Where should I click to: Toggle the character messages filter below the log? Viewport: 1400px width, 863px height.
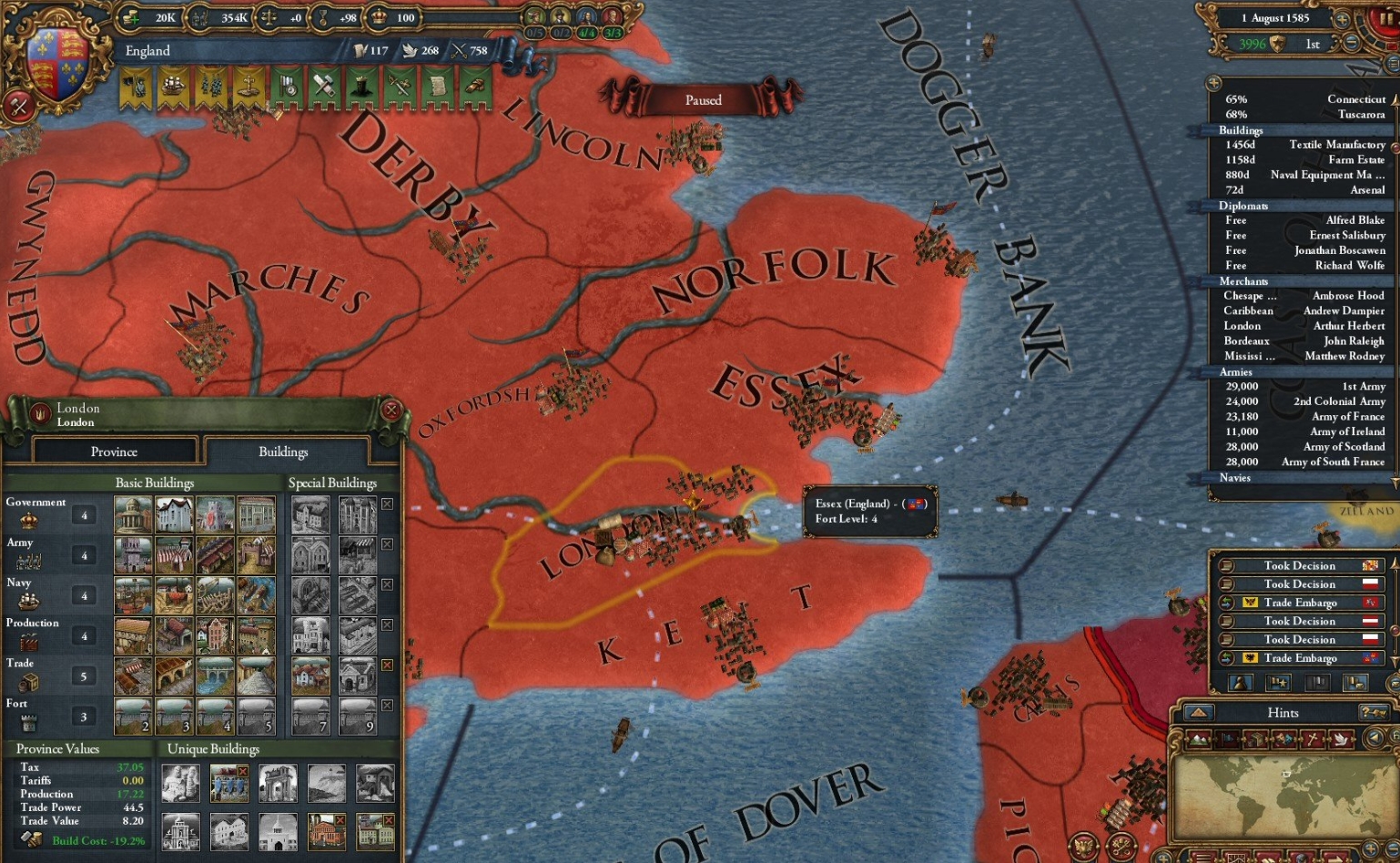point(1240,683)
